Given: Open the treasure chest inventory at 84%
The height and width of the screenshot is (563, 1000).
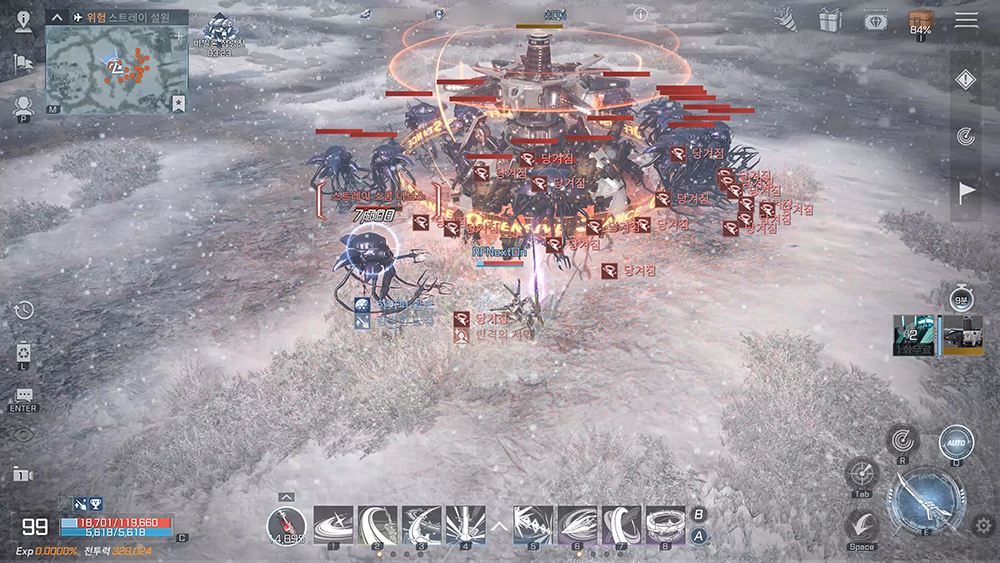Looking at the screenshot, I should click(x=920, y=21).
